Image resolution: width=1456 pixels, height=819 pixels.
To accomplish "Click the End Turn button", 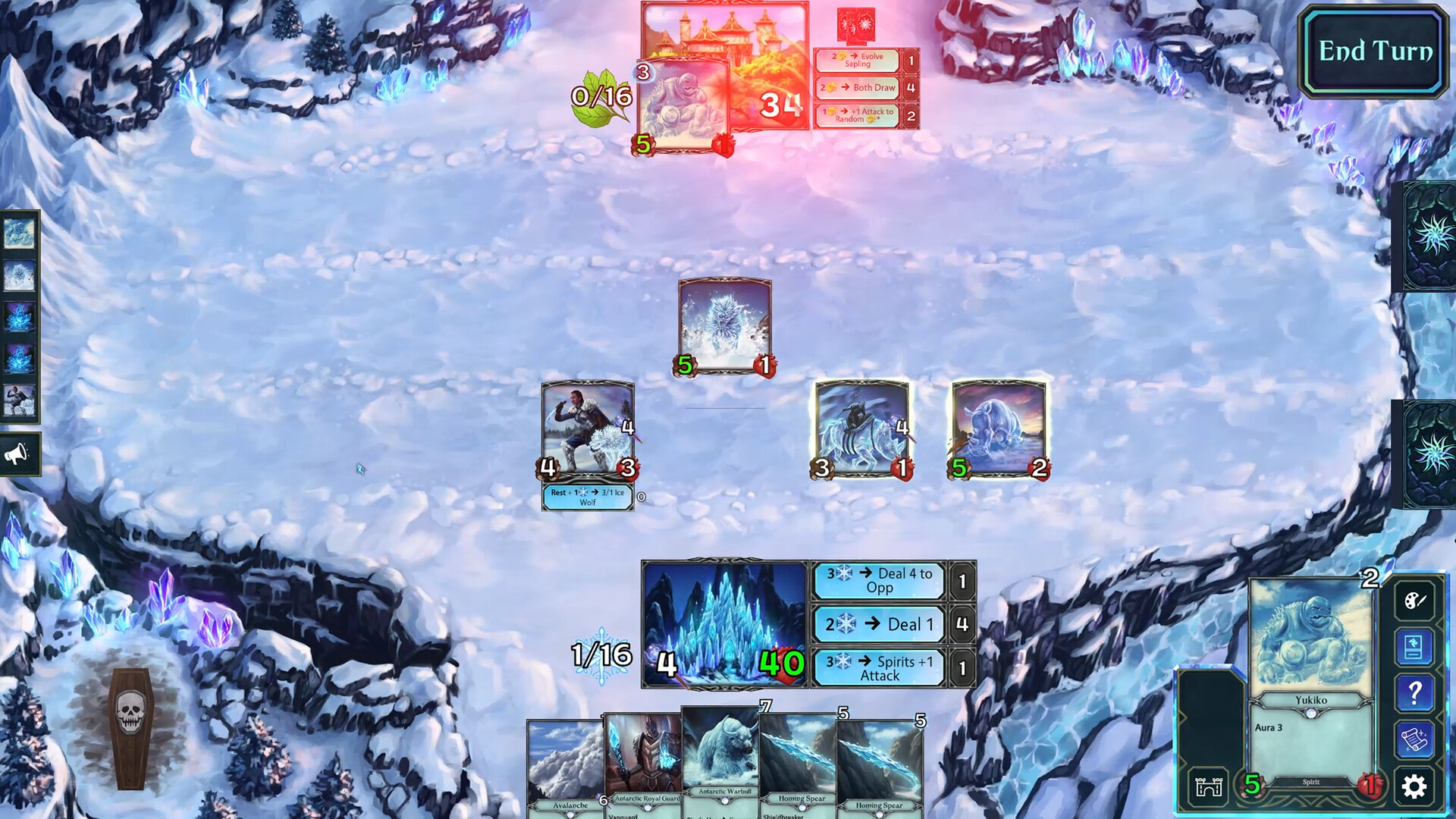I will tap(1373, 52).
